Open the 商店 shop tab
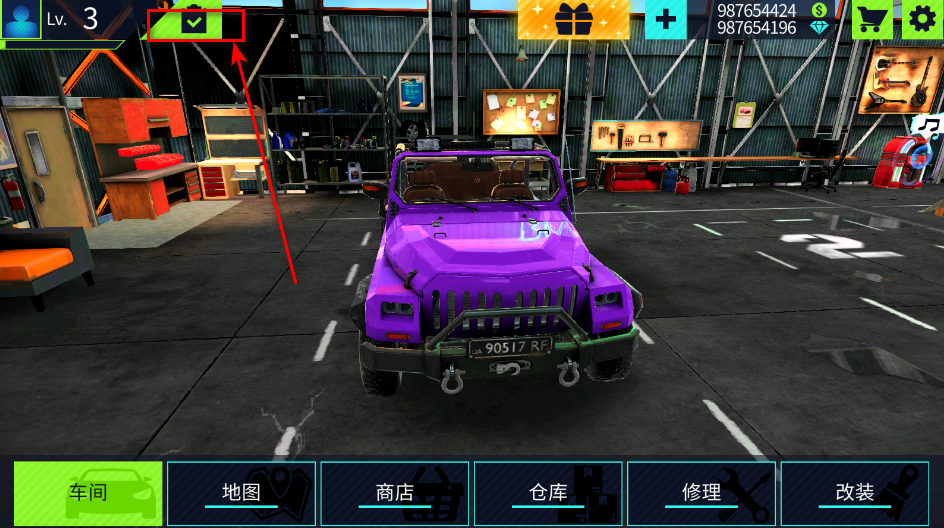This screenshot has height=528, width=944. (395, 493)
